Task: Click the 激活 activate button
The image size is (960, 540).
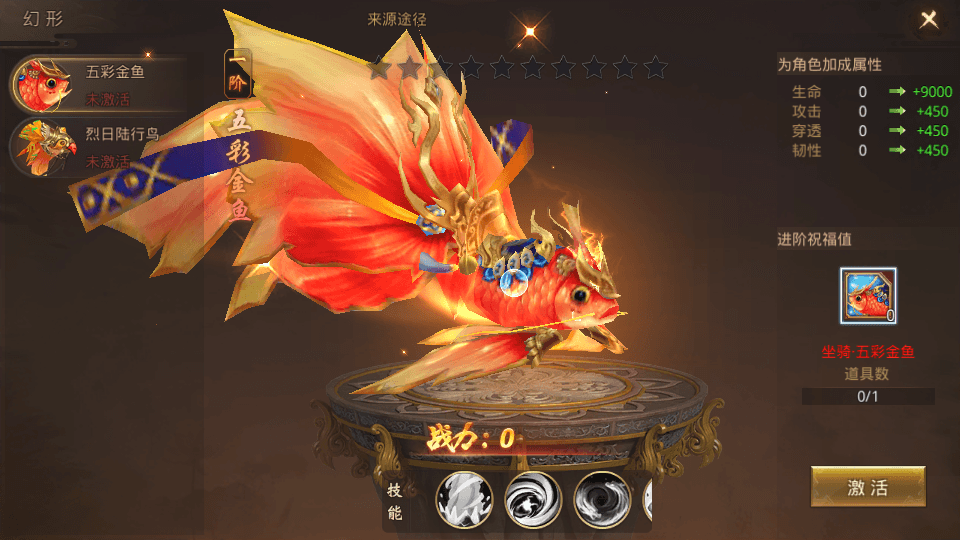Action: point(867,488)
